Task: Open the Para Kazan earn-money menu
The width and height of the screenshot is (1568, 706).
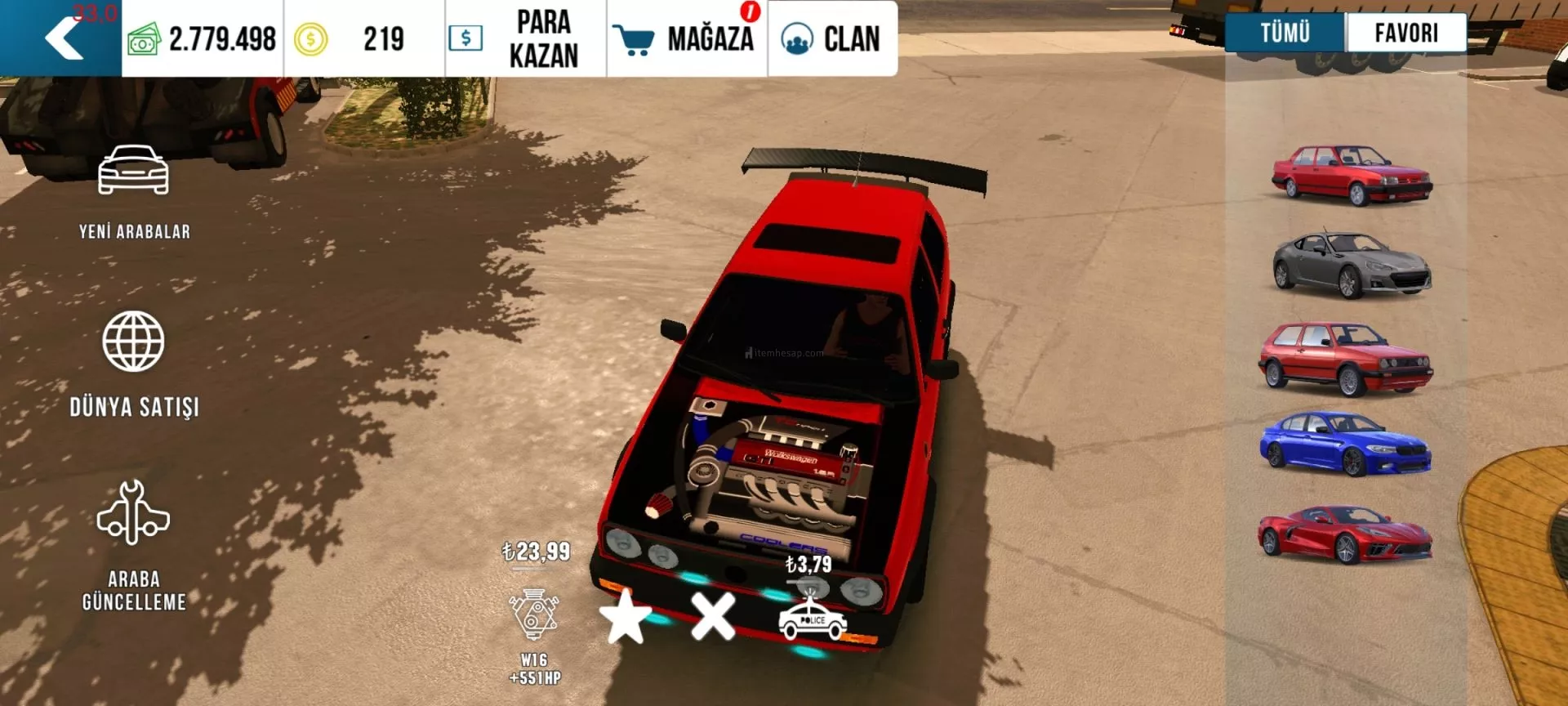Action: click(525, 38)
